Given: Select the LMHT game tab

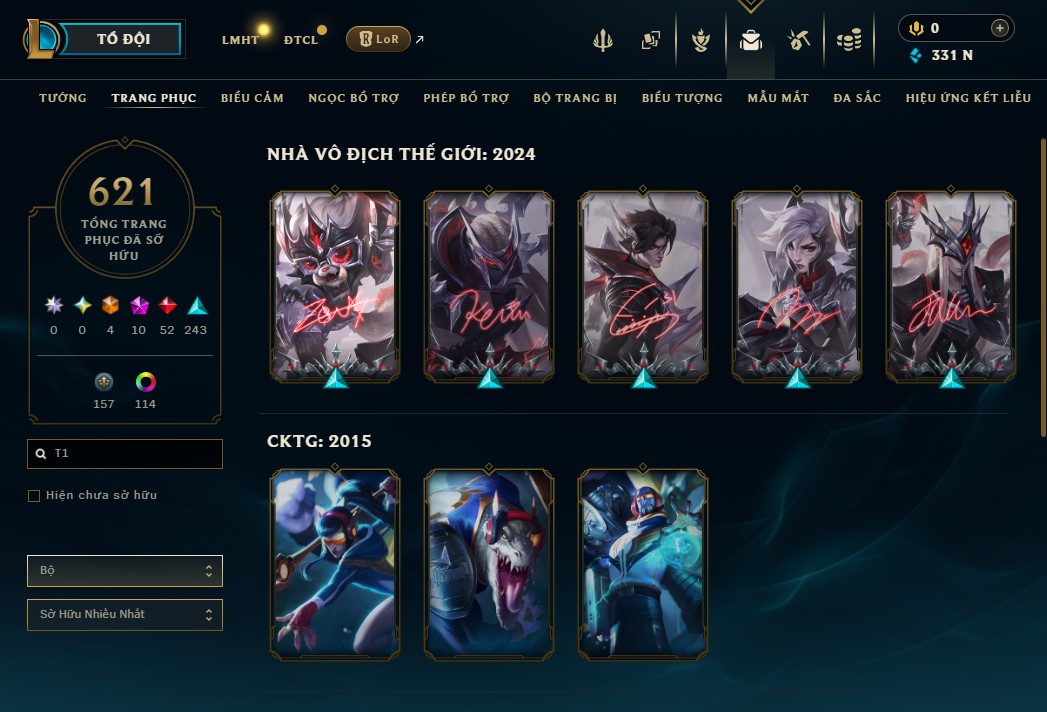Looking at the screenshot, I should tap(240, 40).
